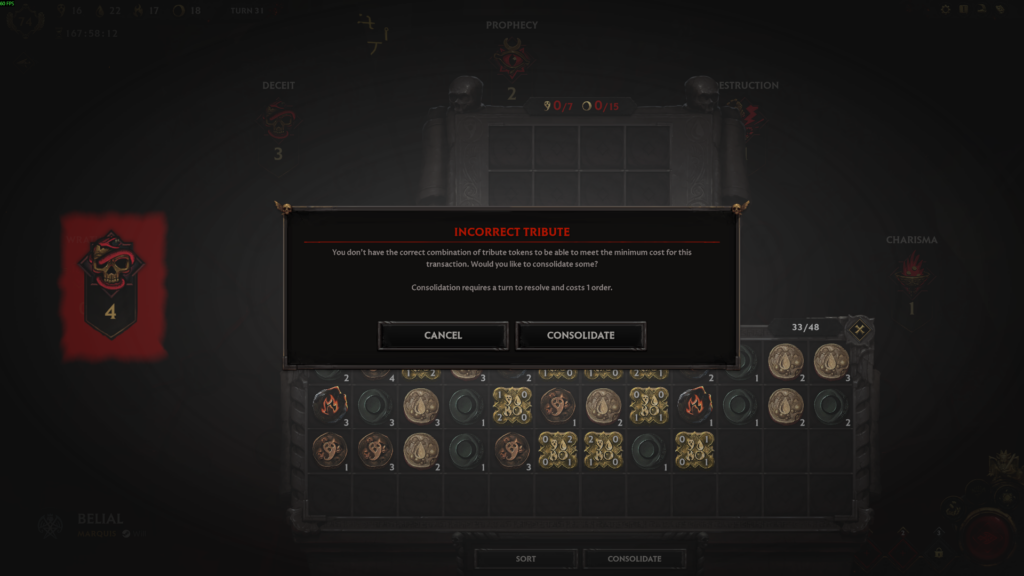Sort the tribute tokens

coord(526,558)
